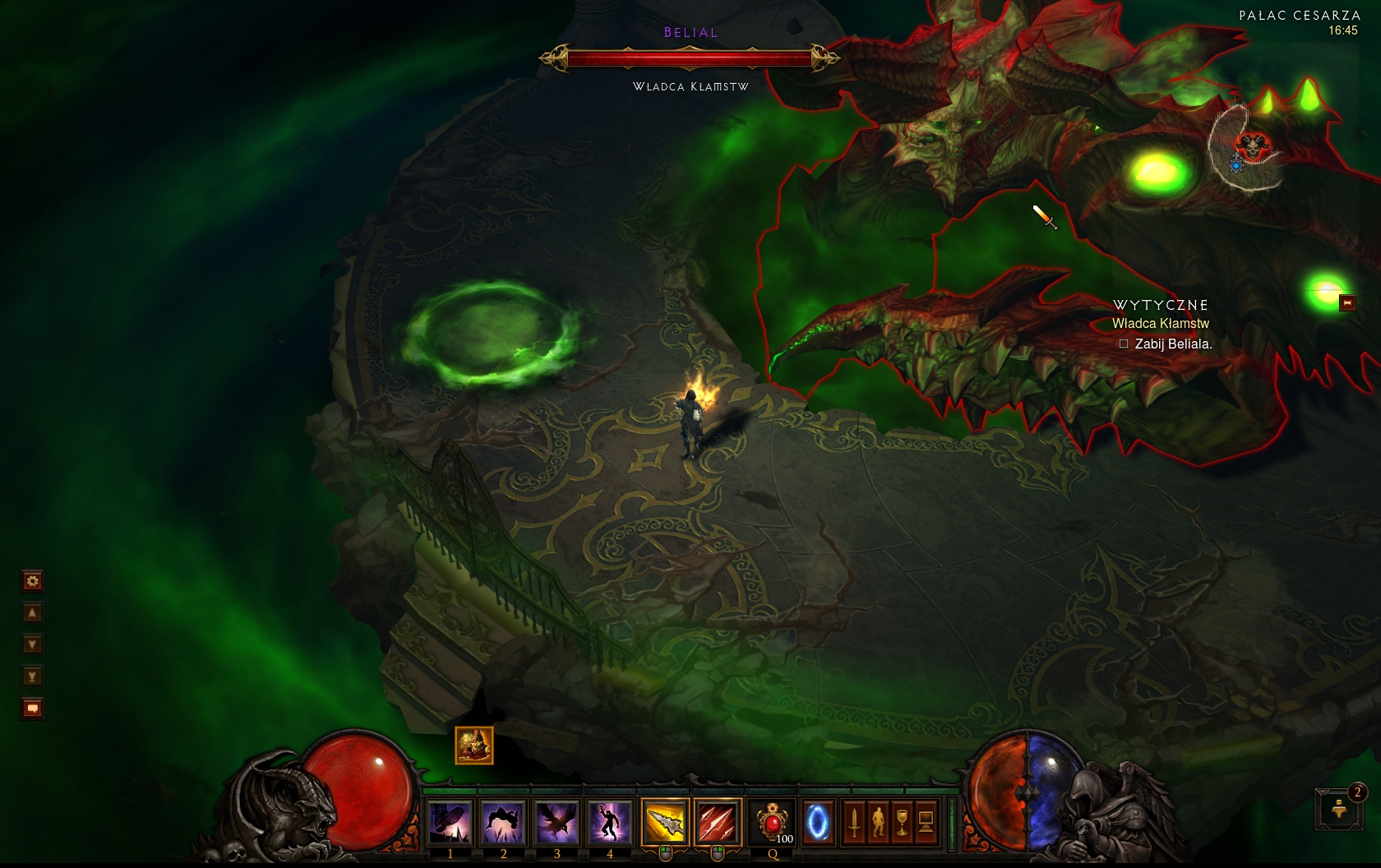1381x868 pixels.
Task: Use the backflip Vault skill in slot 2
Action: [504, 821]
